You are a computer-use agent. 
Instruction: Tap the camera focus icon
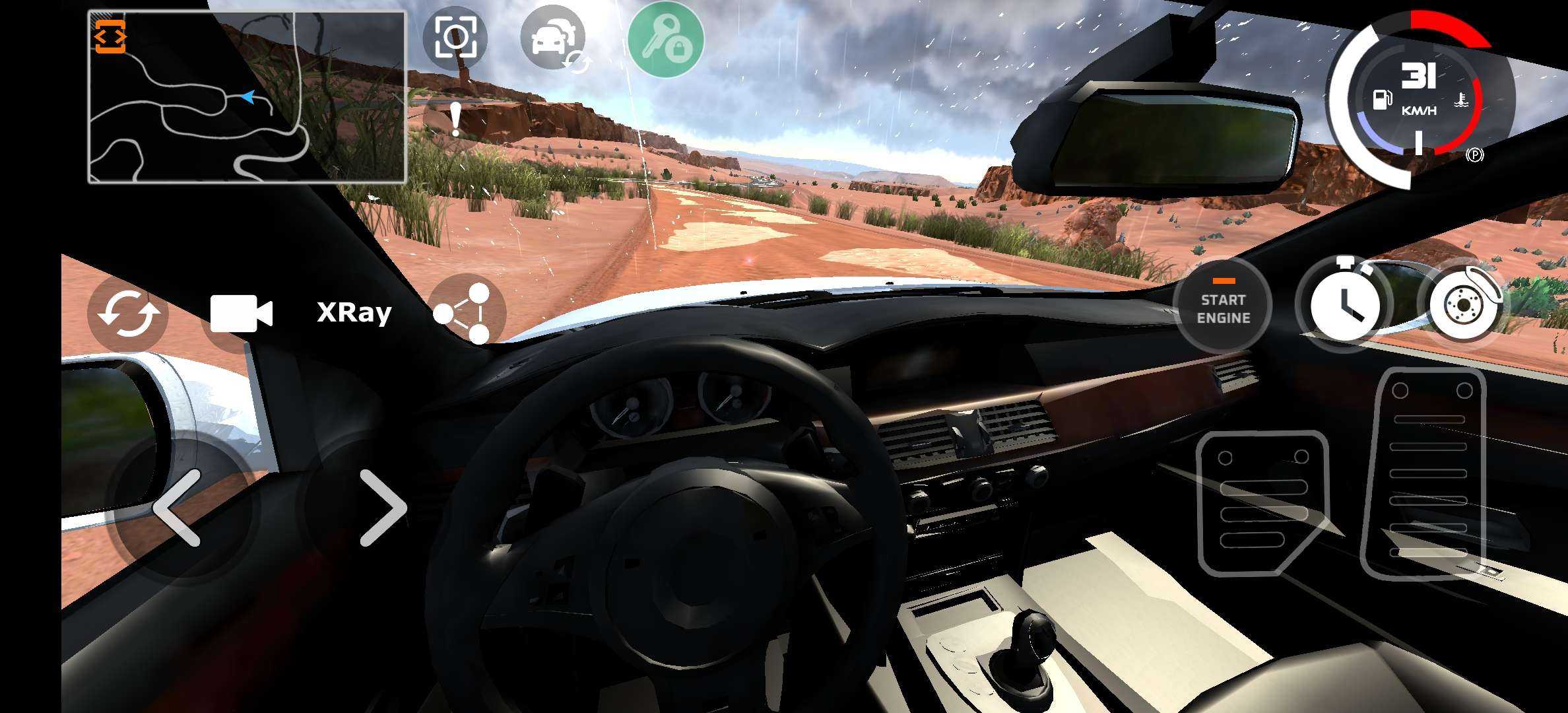click(455, 38)
